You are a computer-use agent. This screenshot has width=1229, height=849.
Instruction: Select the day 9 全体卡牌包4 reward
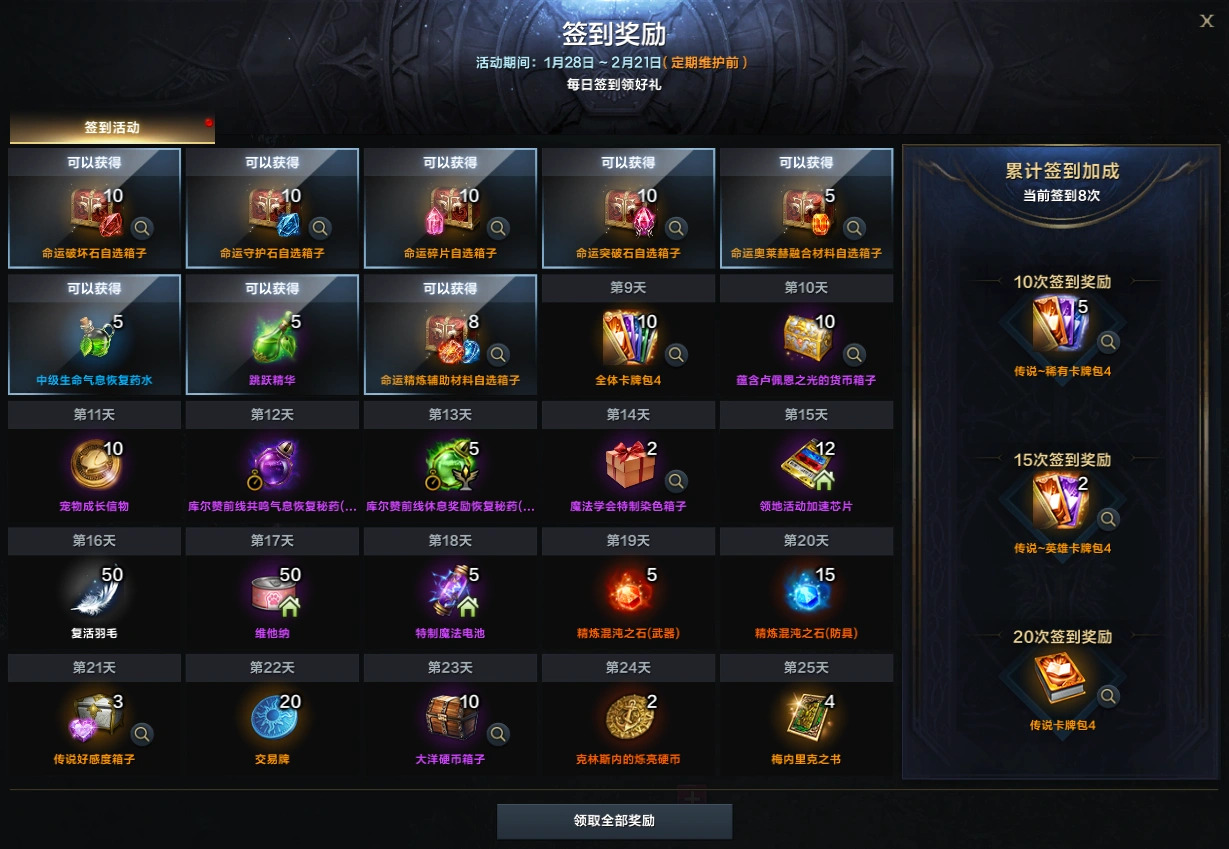tap(628, 337)
